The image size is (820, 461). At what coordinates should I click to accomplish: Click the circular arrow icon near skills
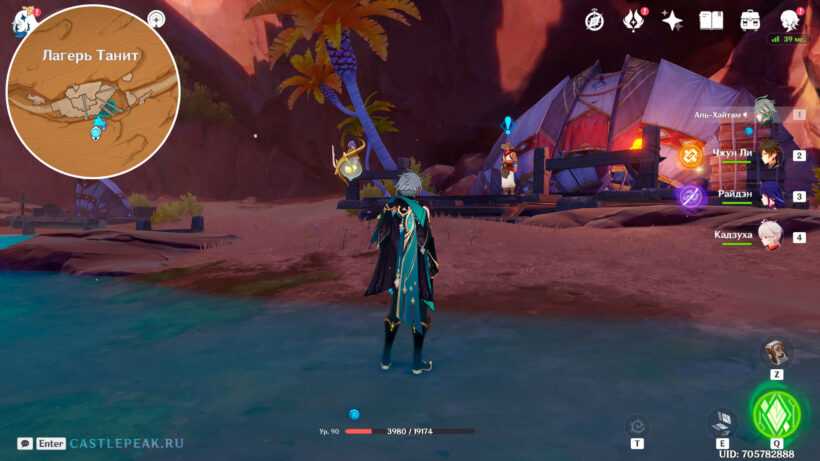tap(637, 425)
